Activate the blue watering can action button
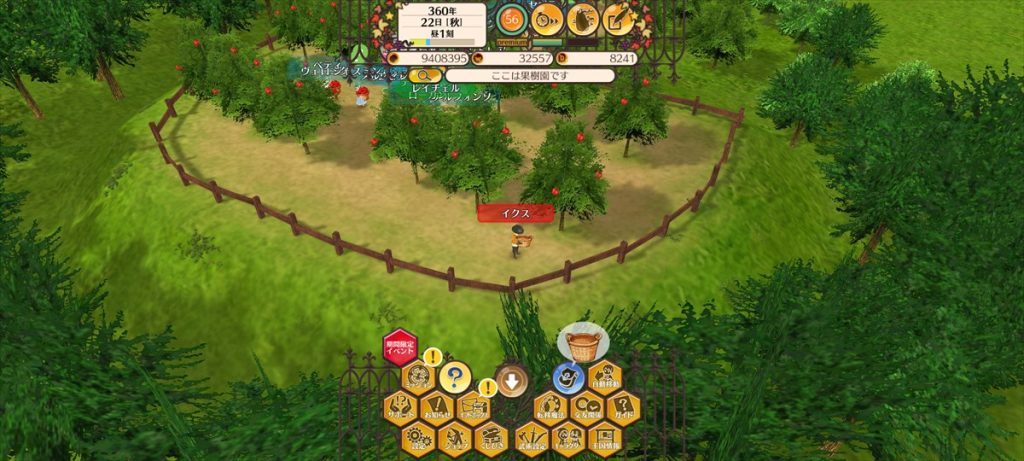The image size is (1024, 461). coord(569,378)
